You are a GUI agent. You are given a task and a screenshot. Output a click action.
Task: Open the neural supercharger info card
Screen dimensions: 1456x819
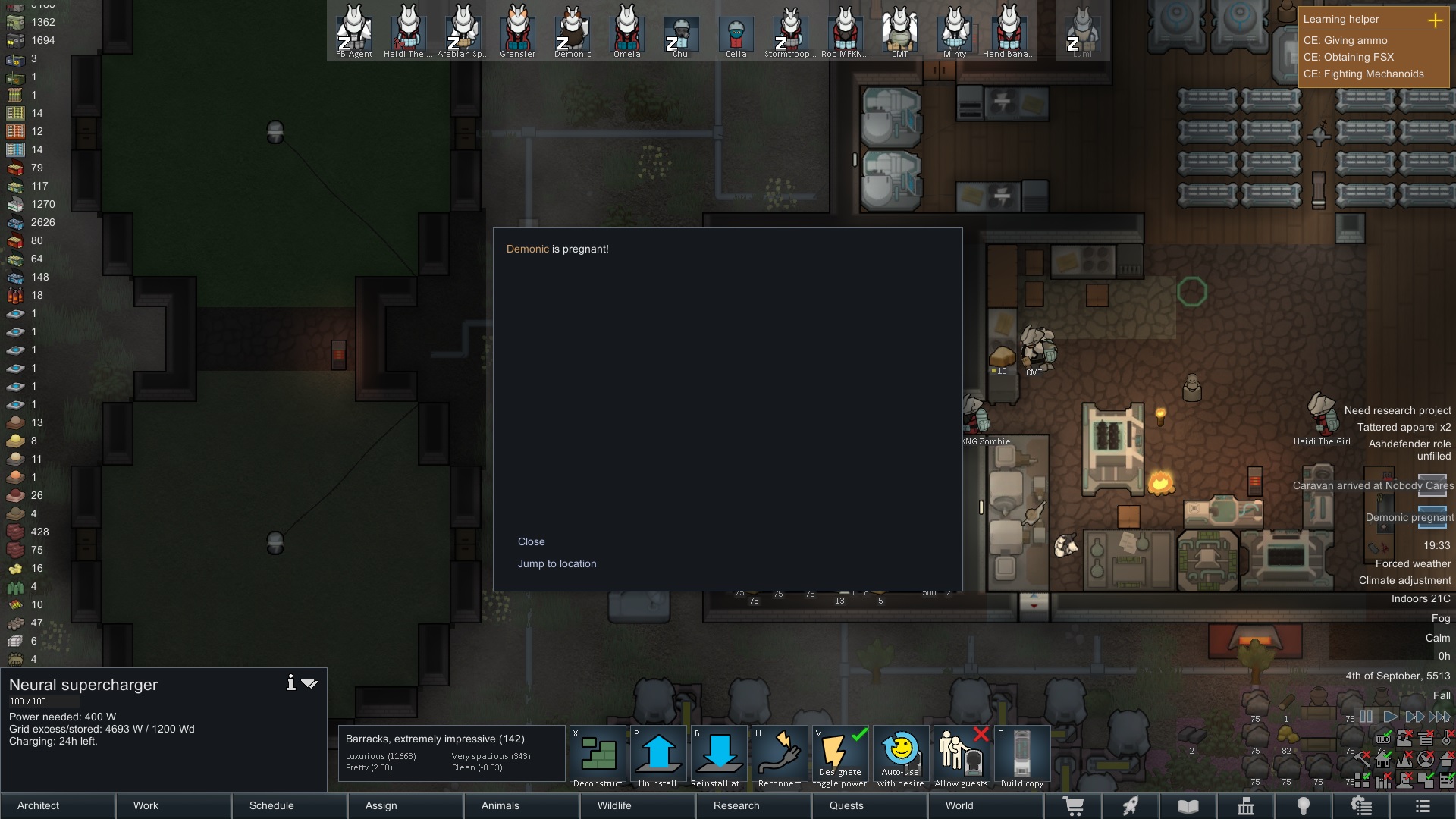tap(290, 683)
